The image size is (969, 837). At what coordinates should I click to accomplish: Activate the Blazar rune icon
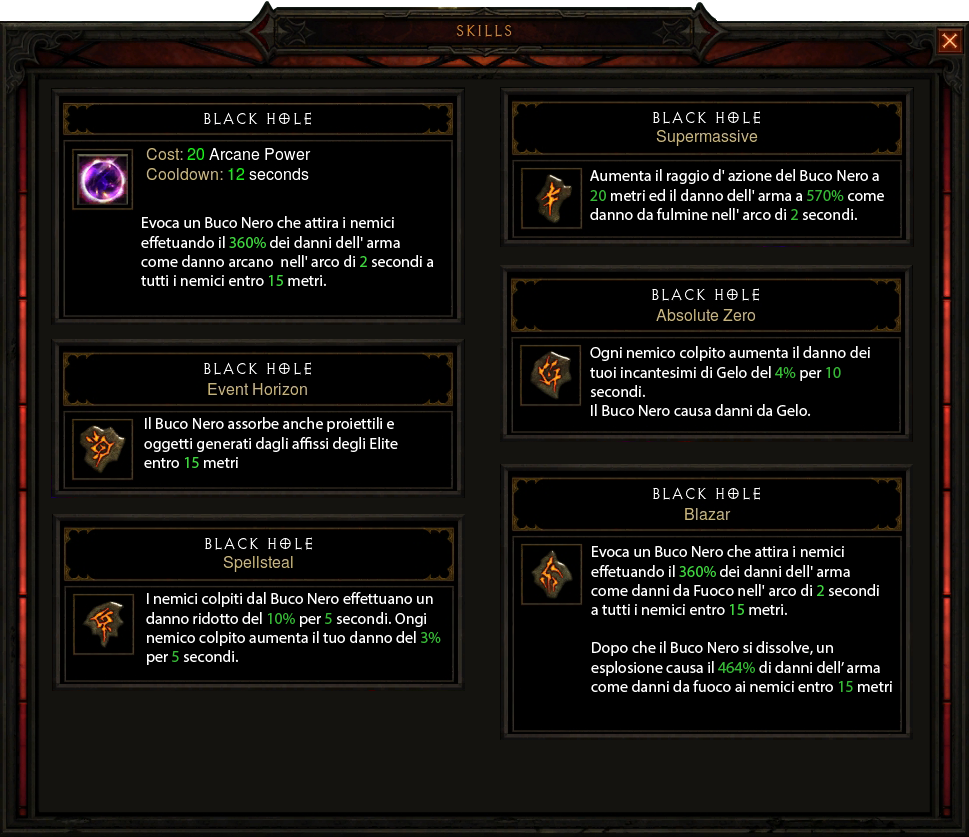pyautogui.click(x=552, y=576)
